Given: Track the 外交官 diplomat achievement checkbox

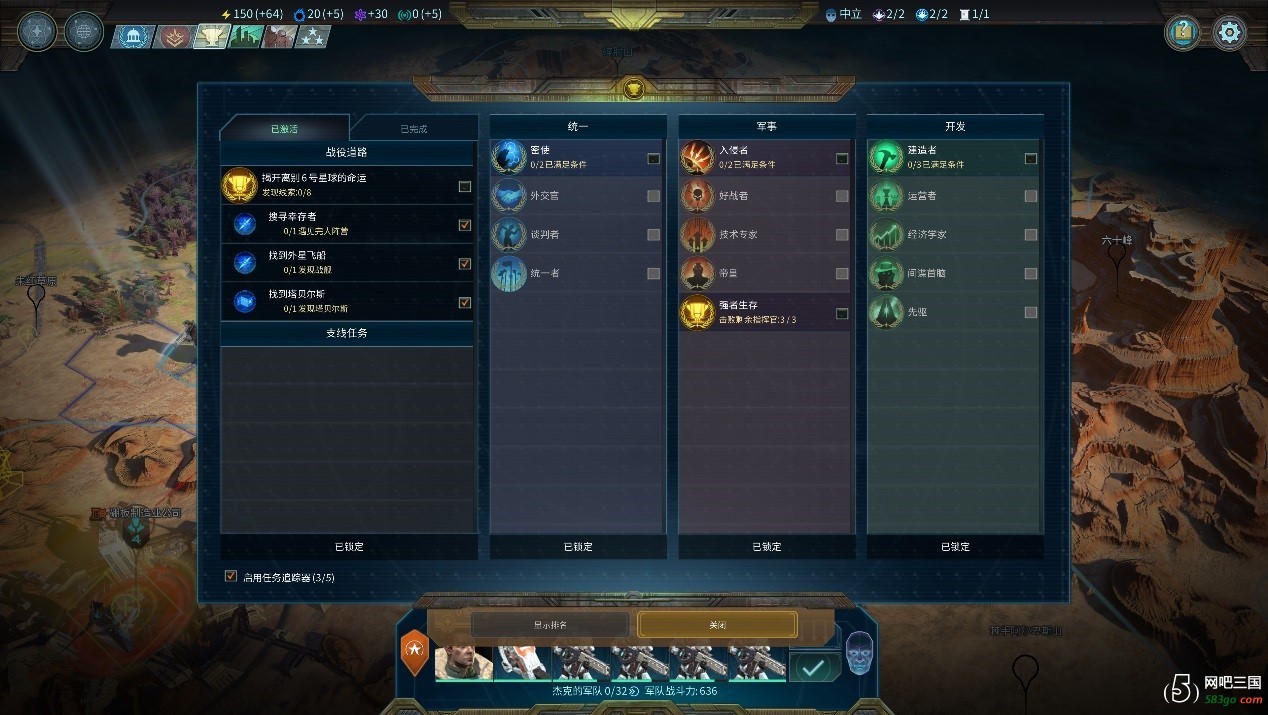Looking at the screenshot, I should (653, 196).
